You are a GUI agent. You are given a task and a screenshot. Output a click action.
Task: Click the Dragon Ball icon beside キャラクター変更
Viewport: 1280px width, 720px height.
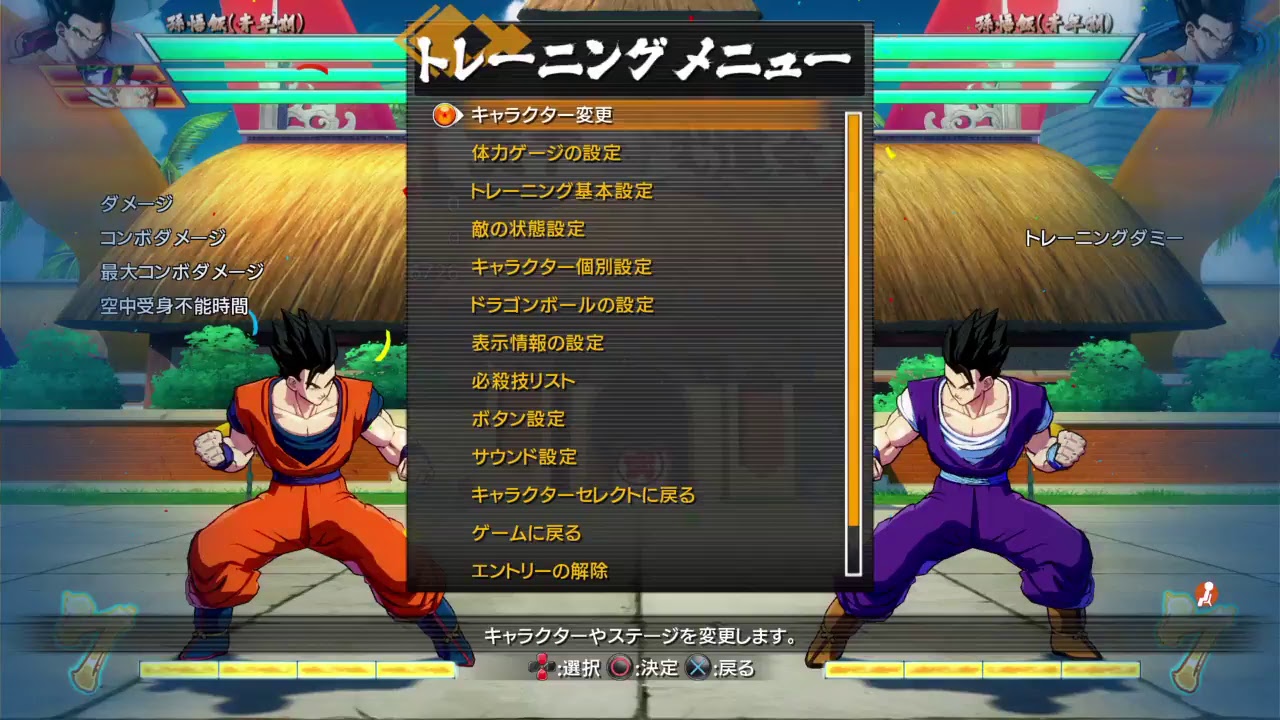click(442, 116)
